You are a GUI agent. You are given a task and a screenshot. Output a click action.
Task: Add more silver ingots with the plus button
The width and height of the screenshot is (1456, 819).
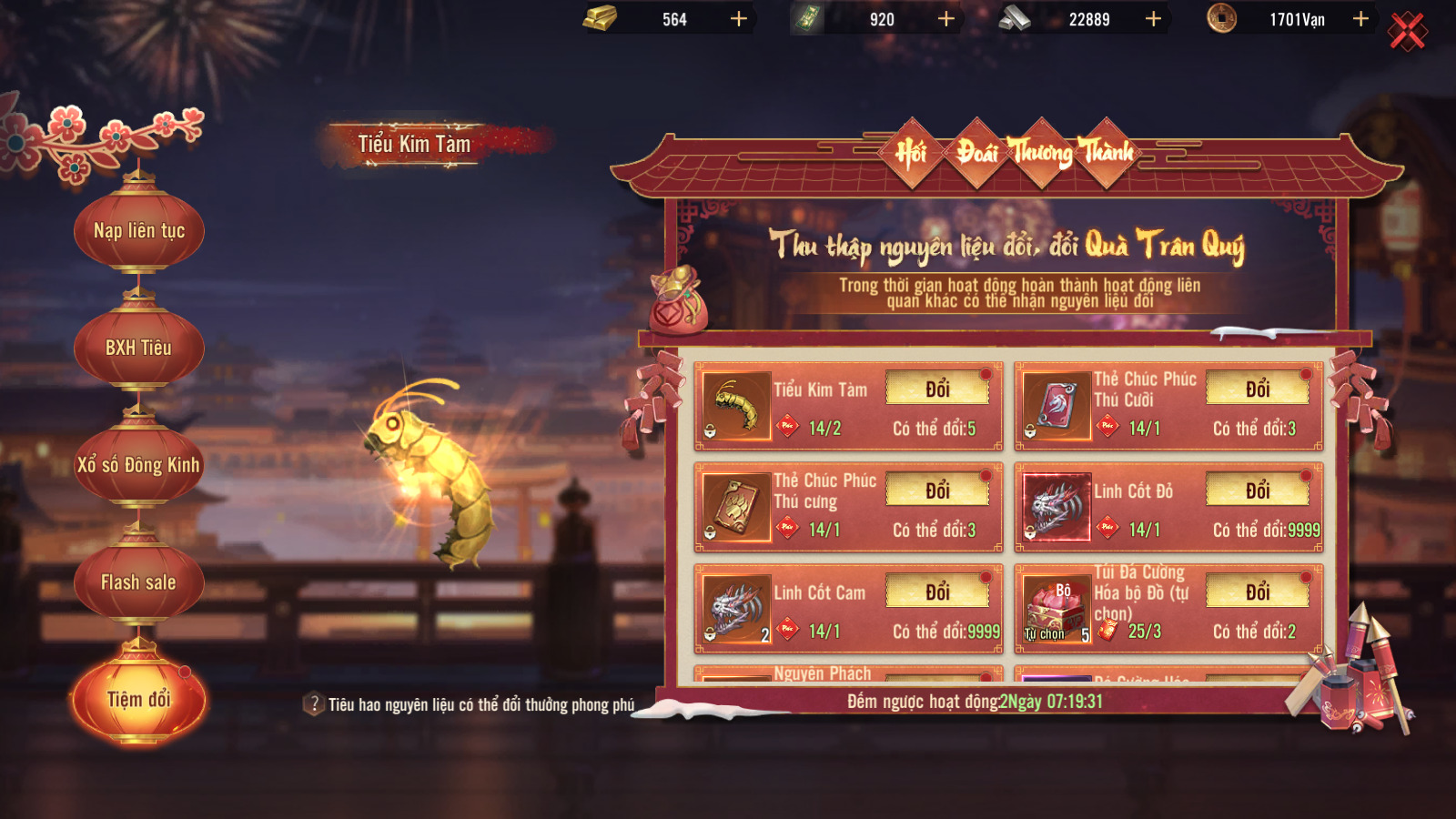coord(1153,19)
